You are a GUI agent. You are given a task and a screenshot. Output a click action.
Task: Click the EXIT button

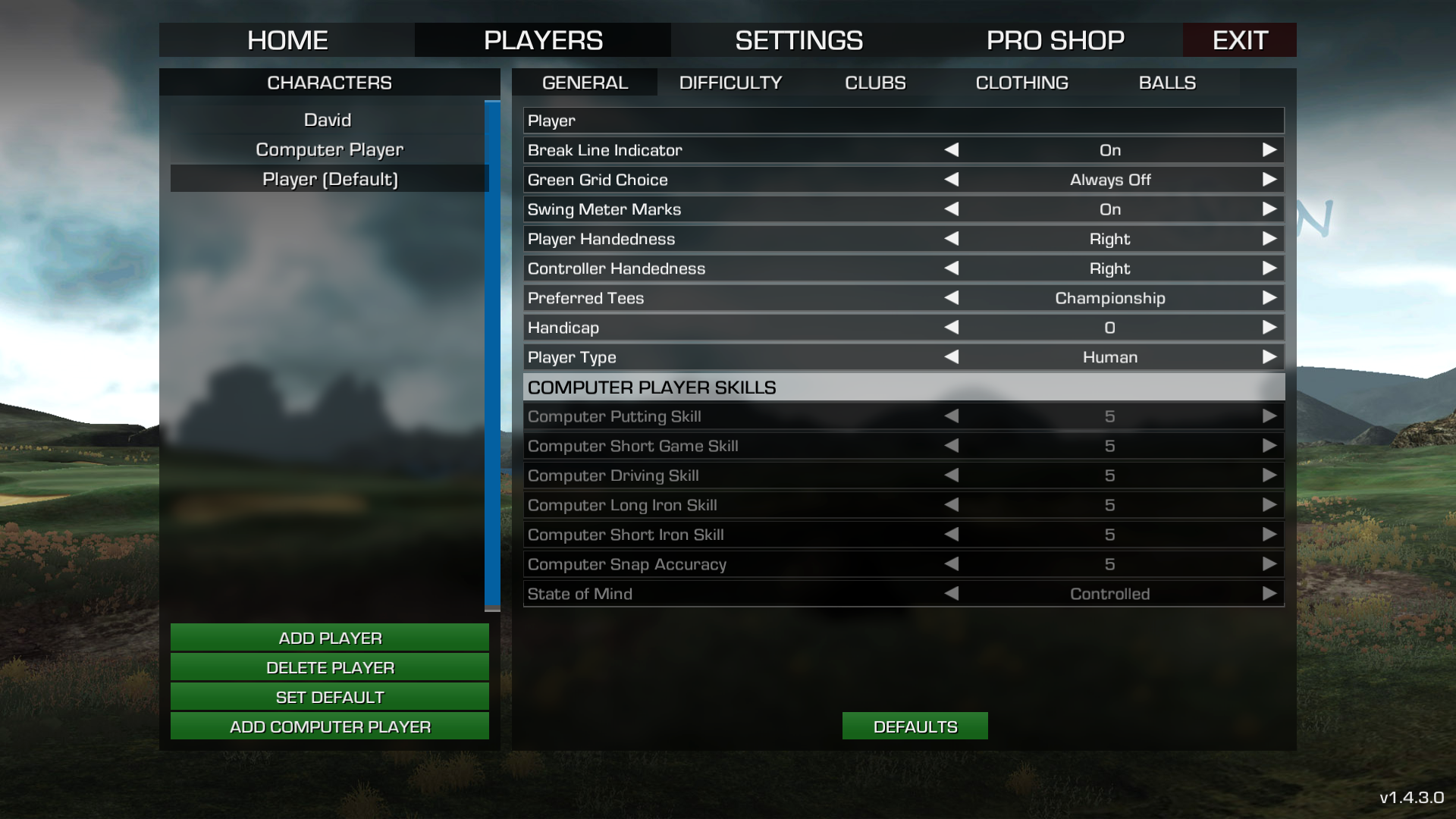(1239, 40)
